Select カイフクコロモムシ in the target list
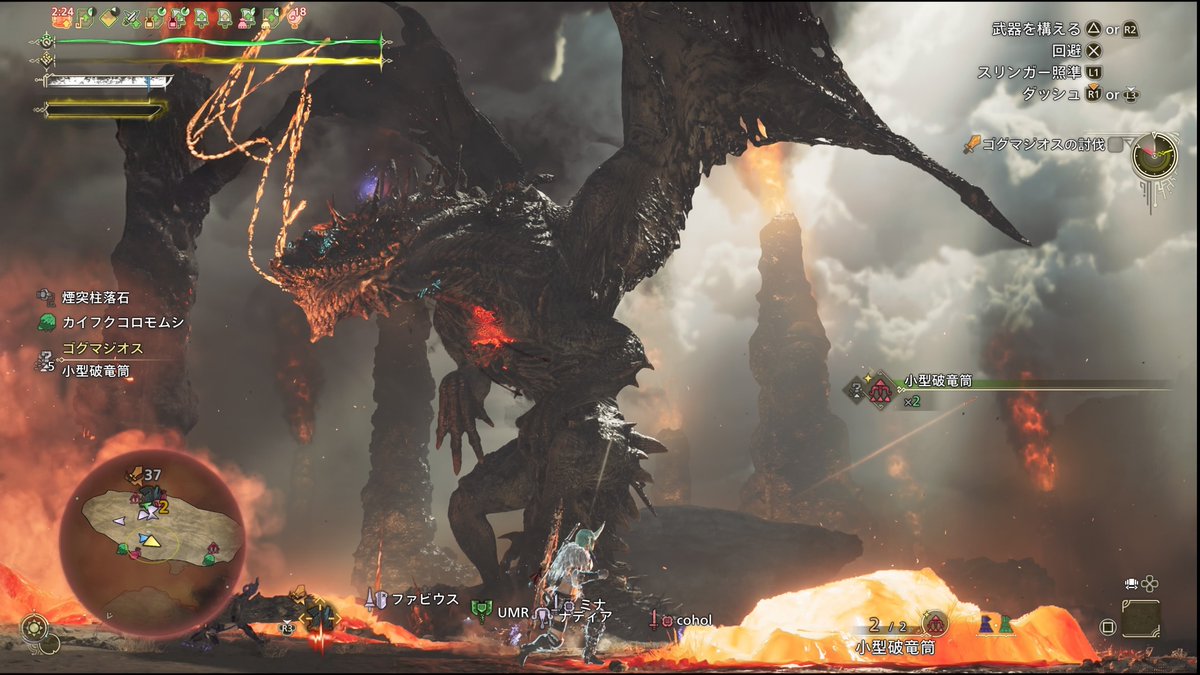1200x675 pixels. click(107, 322)
